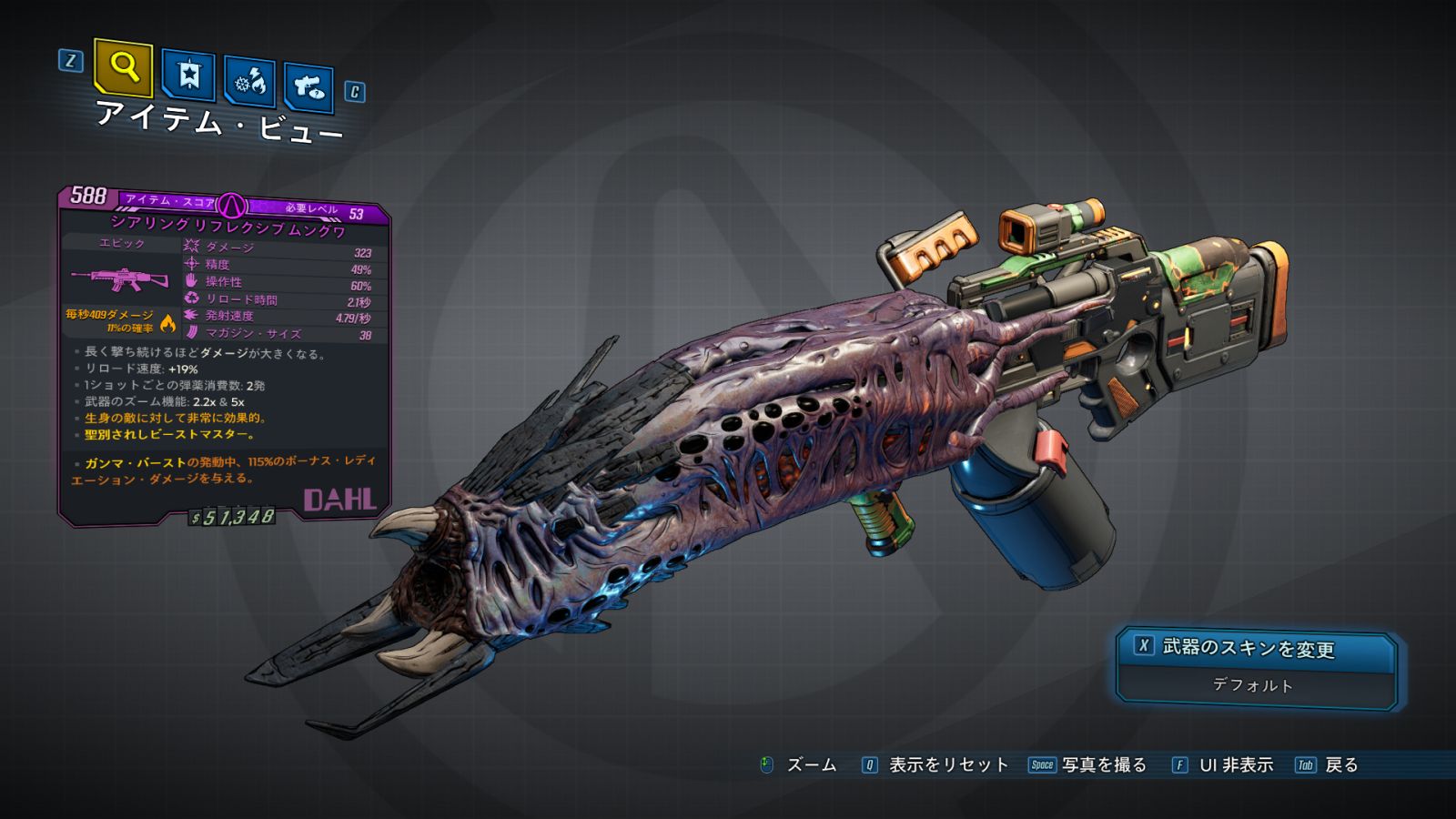This screenshot has height=819, width=1456.
Task: Switch to the pistol and shield tab
Action: [308, 88]
